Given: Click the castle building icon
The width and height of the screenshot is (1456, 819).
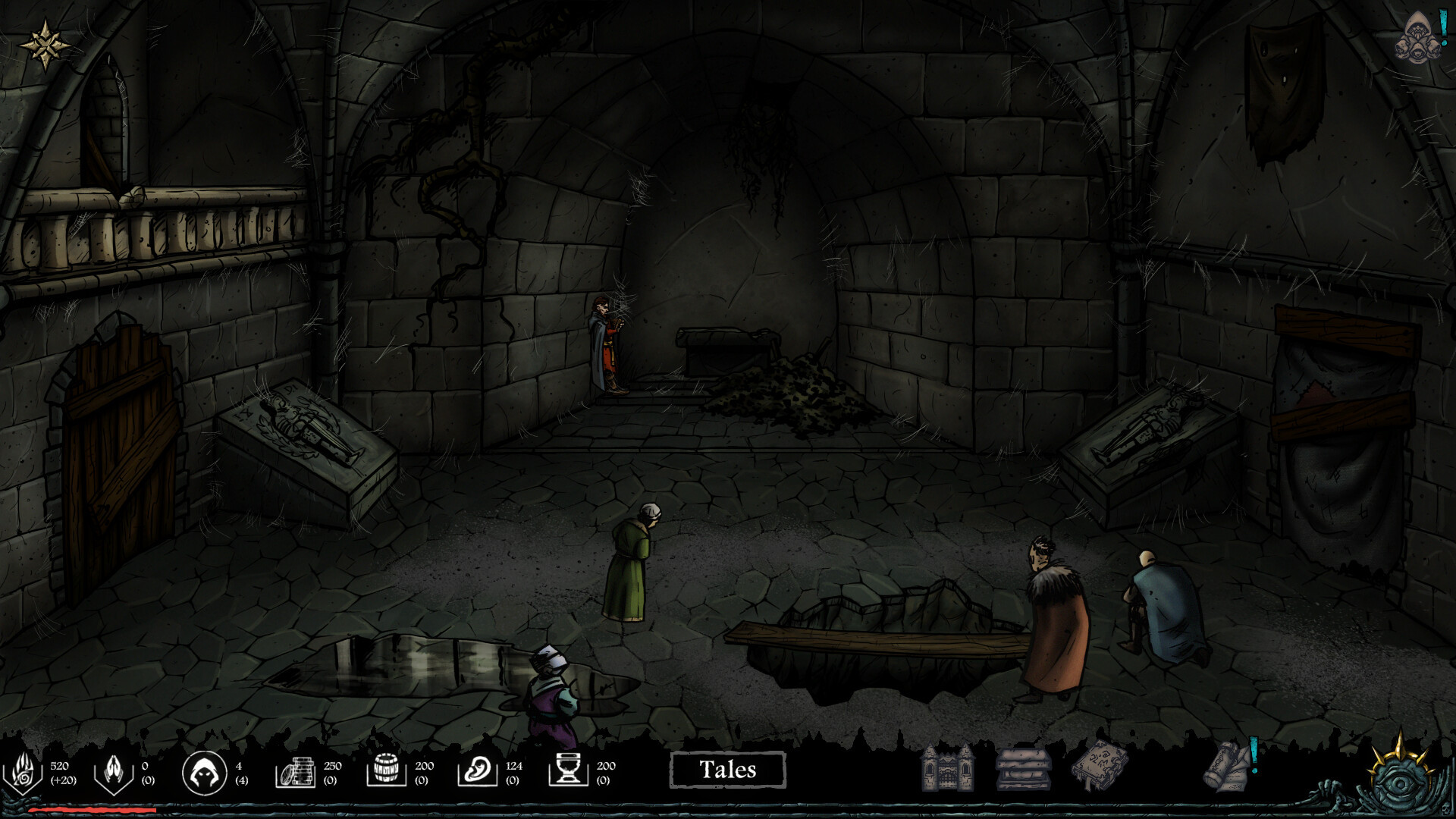Looking at the screenshot, I should (946, 767).
